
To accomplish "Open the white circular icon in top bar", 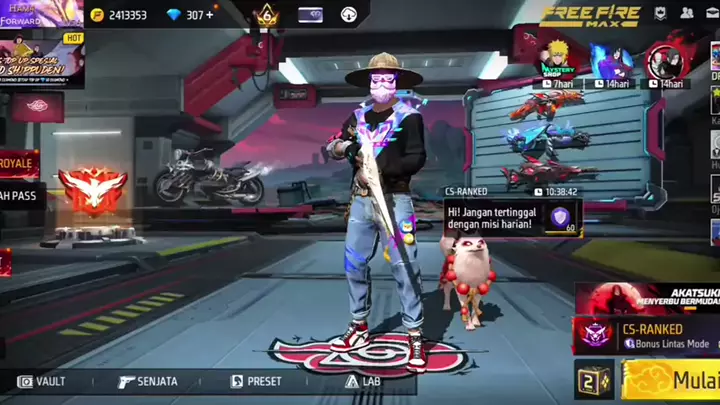I will pyautogui.click(x=349, y=15).
